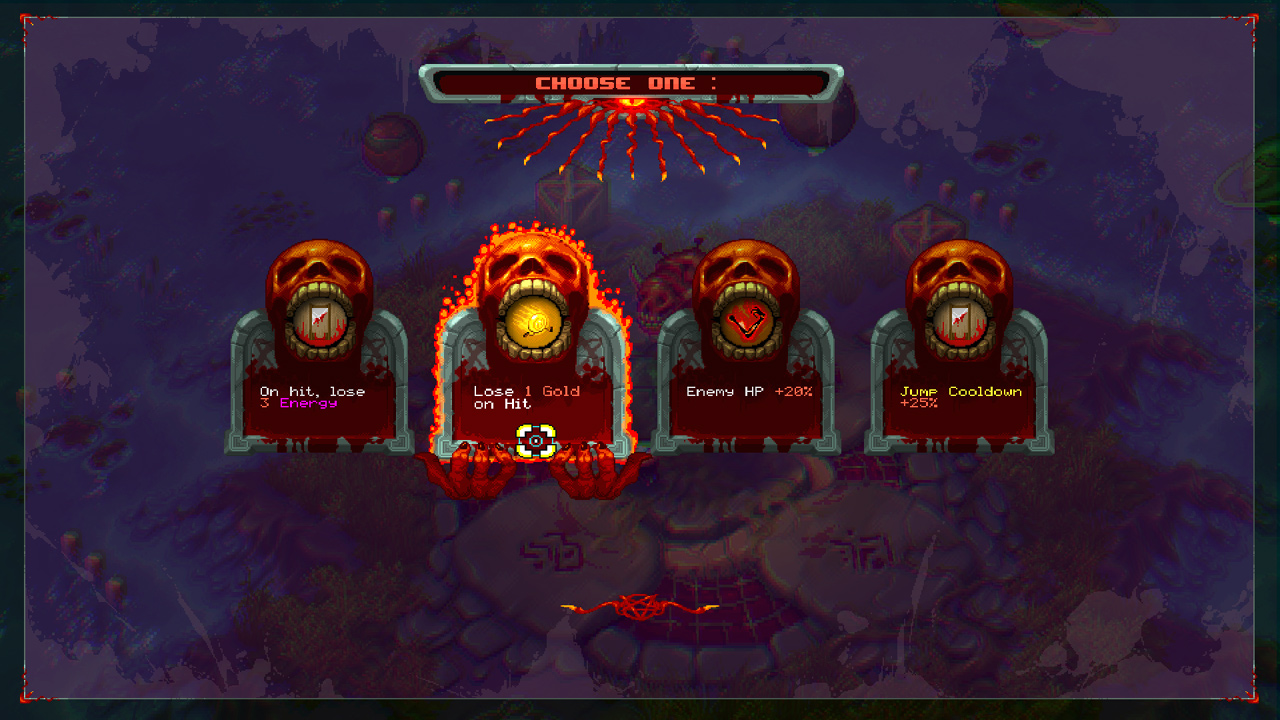
Task: Click the Jump Cooldown skull's arrow medallion
Action: 957,322
